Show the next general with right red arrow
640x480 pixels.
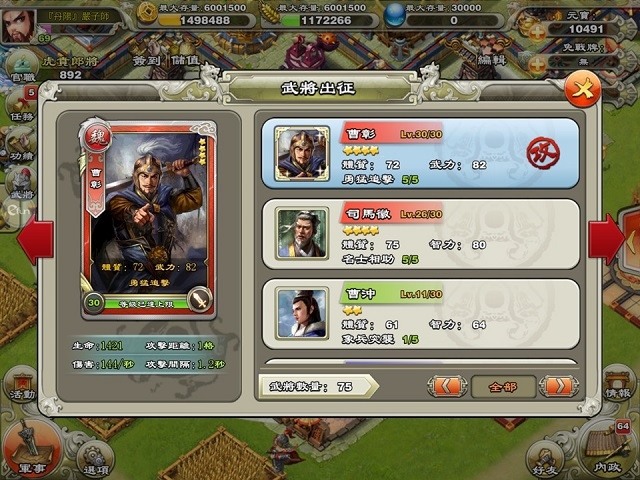(x=605, y=238)
